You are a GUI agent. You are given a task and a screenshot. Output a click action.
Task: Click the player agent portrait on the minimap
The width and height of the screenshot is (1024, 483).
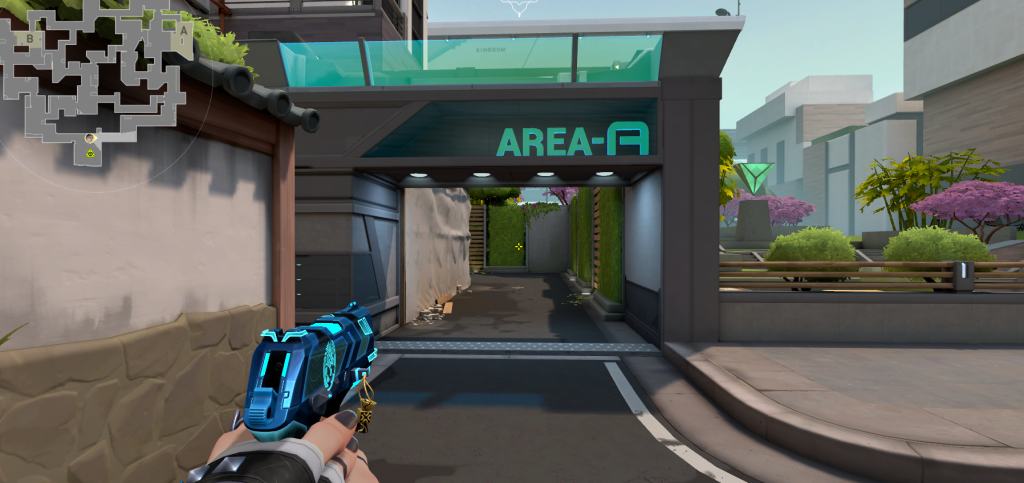90,138
